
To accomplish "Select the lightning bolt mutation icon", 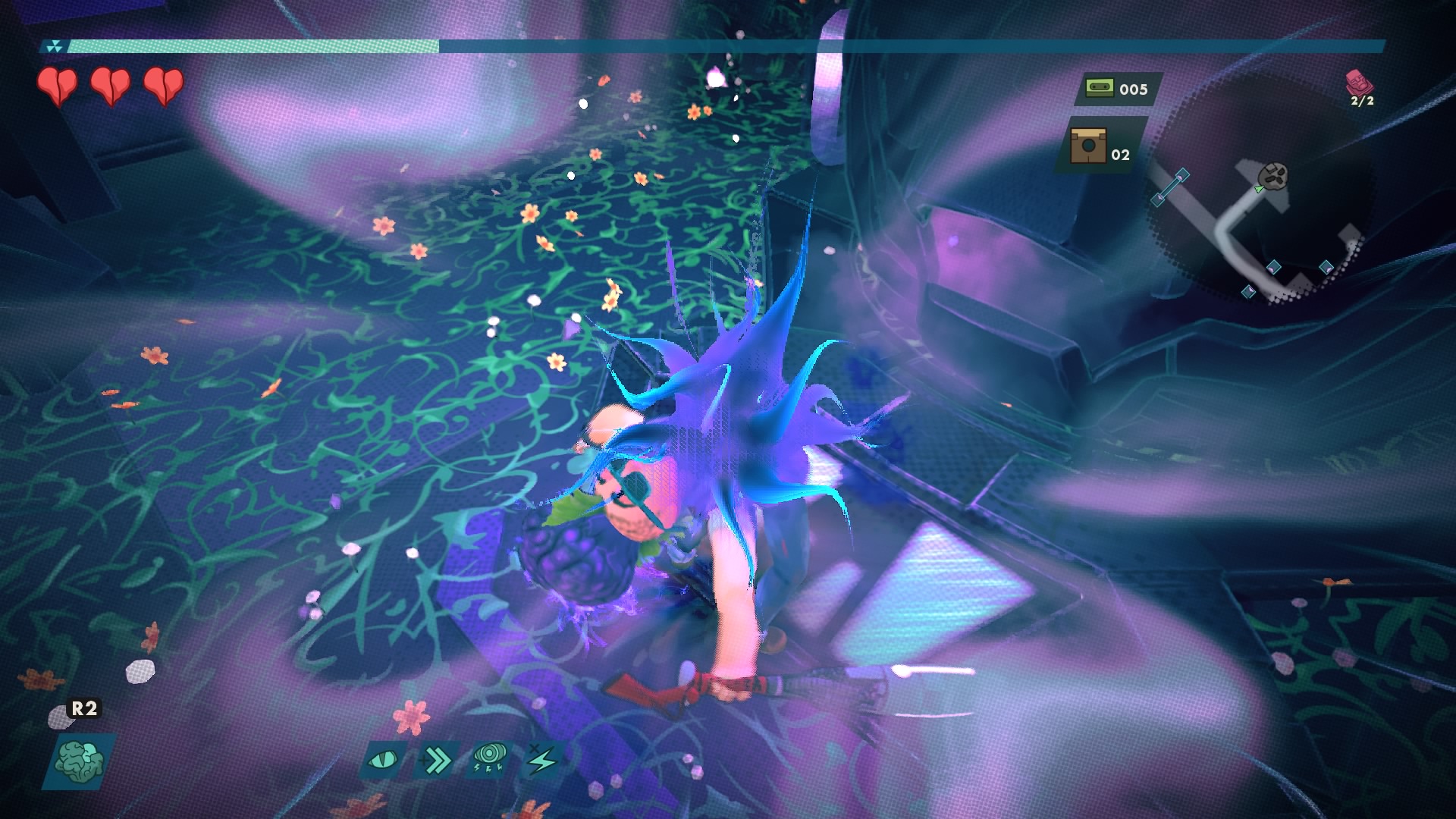I will 542,759.
